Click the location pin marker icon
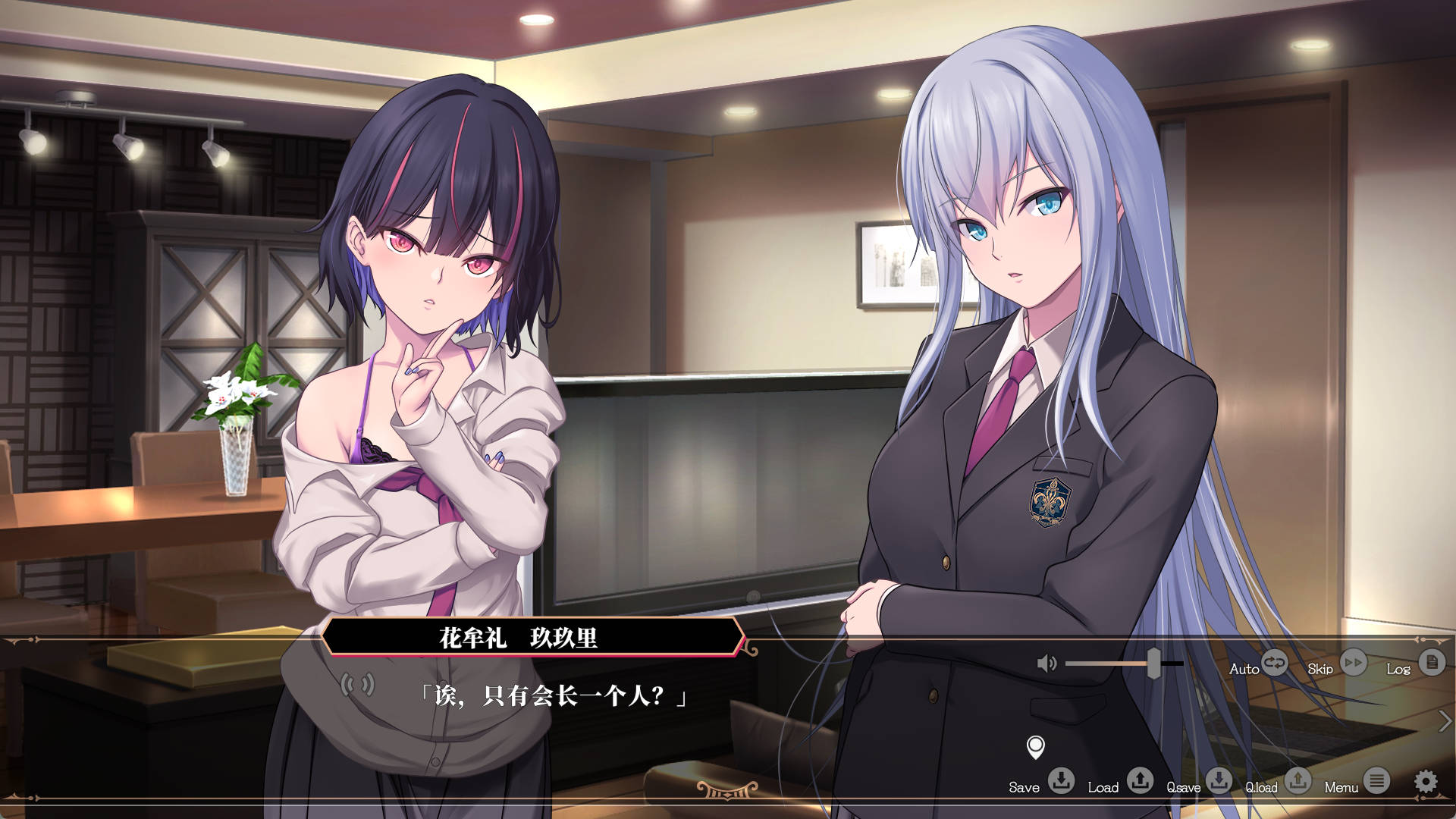 pos(1035,747)
